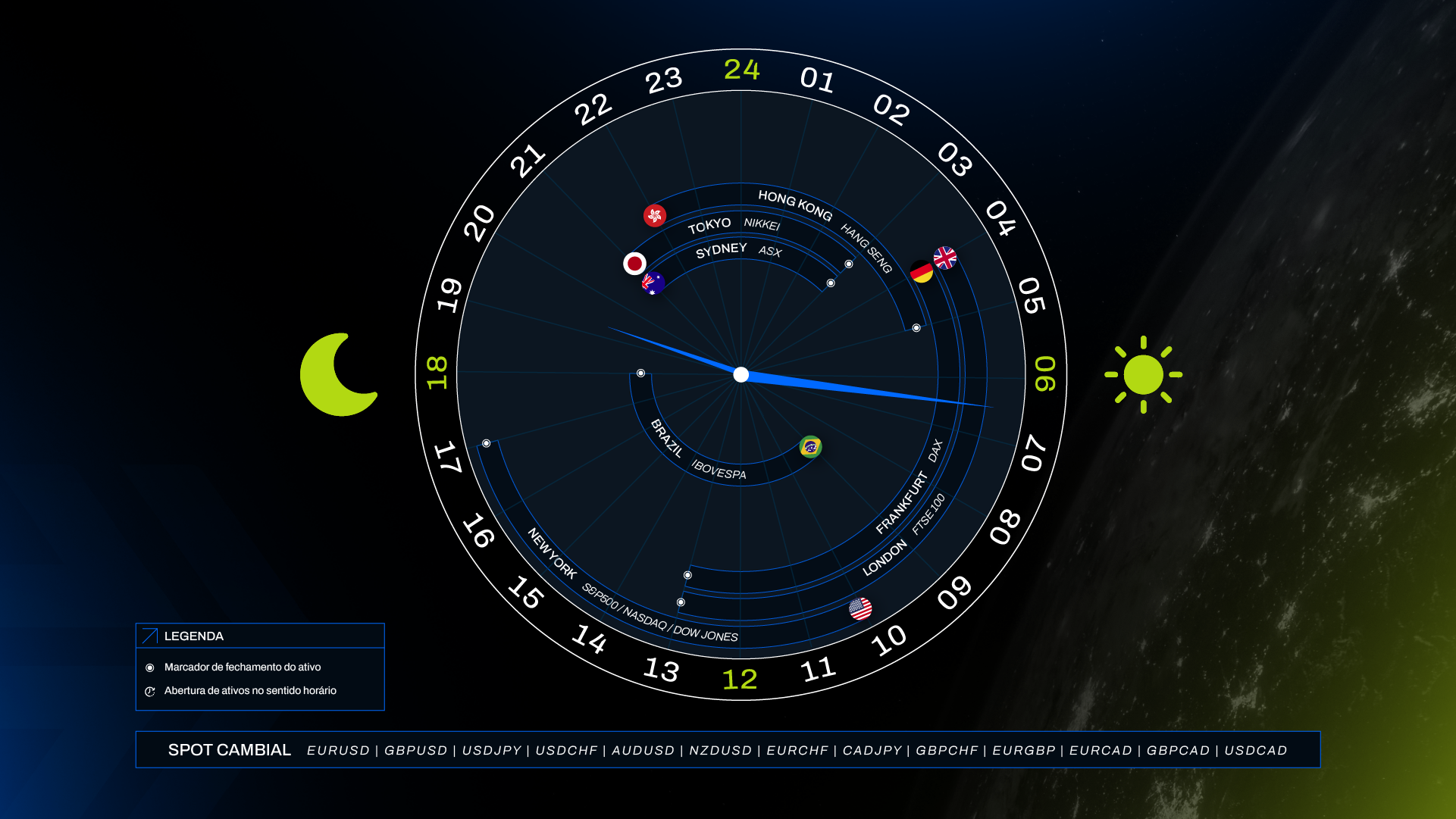
Task: Select the USDJPY currency pair
Action: click(492, 750)
